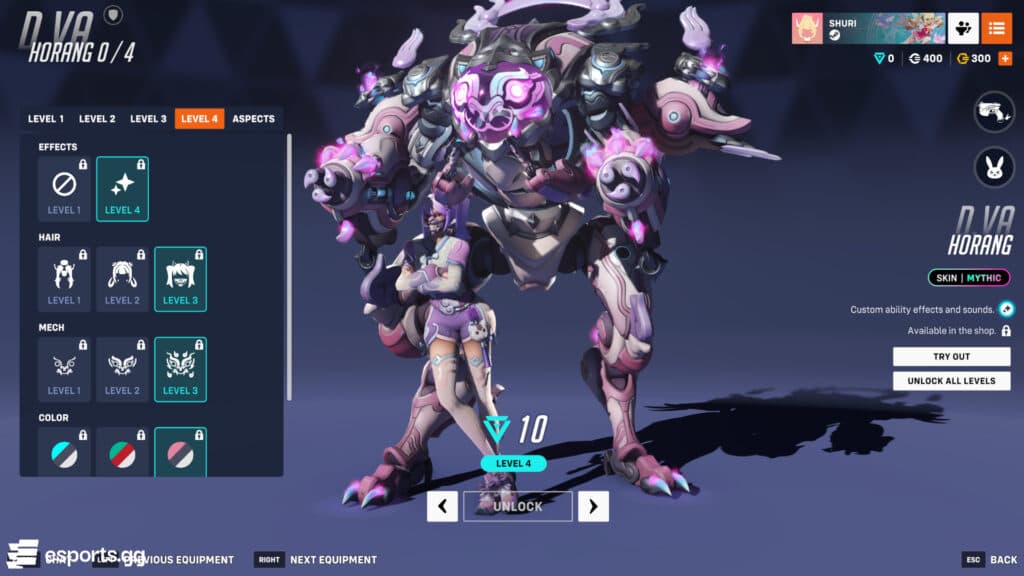
Task: Show the Aspects tab
Action: tap(253, 119)
